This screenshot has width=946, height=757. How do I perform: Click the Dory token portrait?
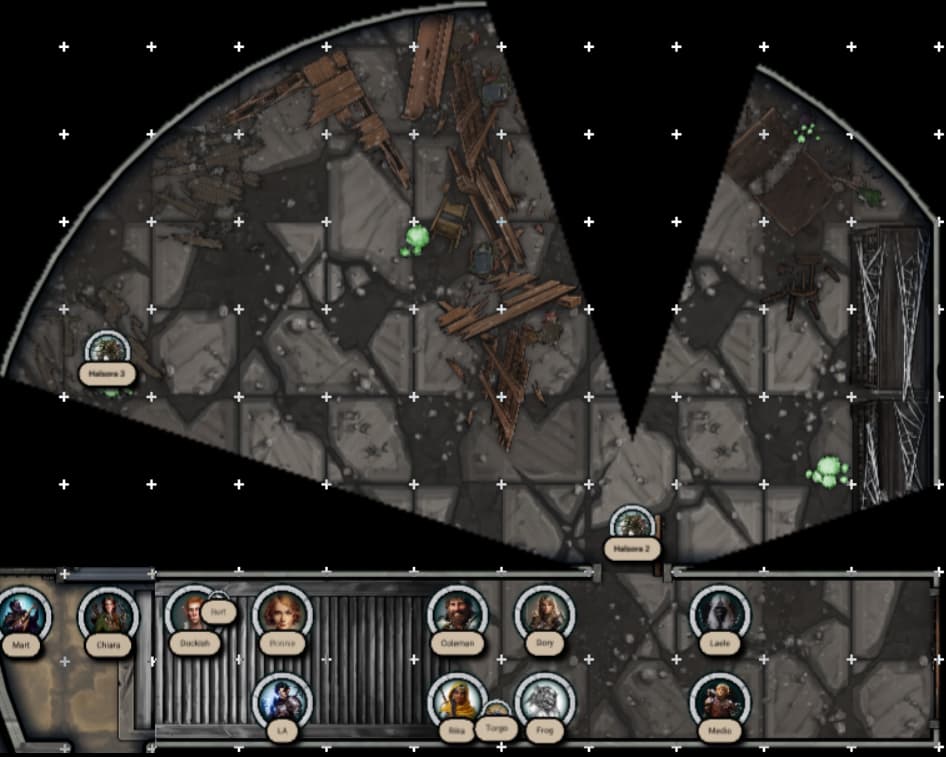tap(544, 612)
